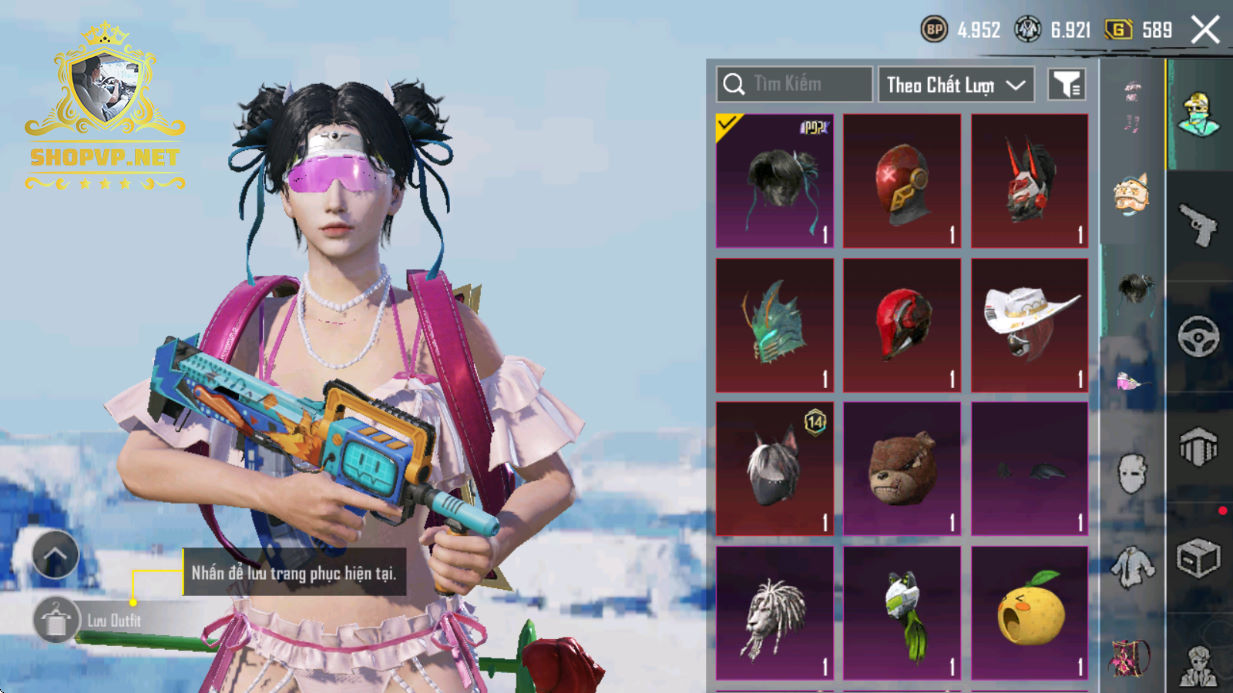The height and width of the screenshot is (693, 1233).
Task: Select the equipped black twin-bun hair item
Action: (x=775, y=181)
